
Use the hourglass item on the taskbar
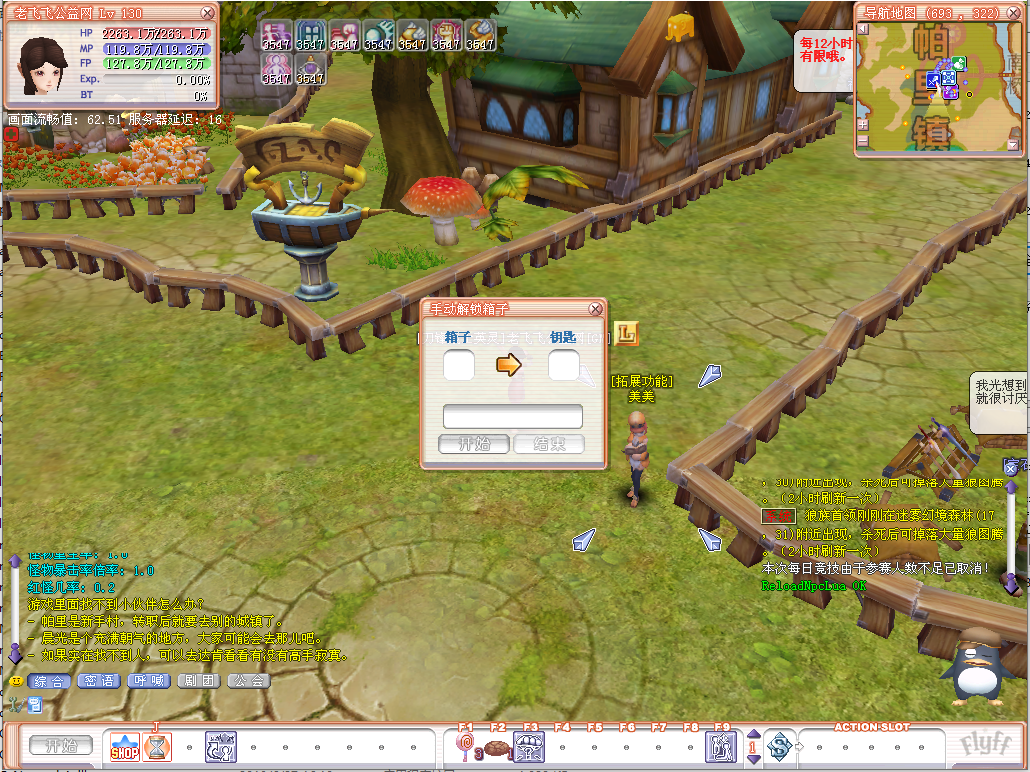click(157, 746)
